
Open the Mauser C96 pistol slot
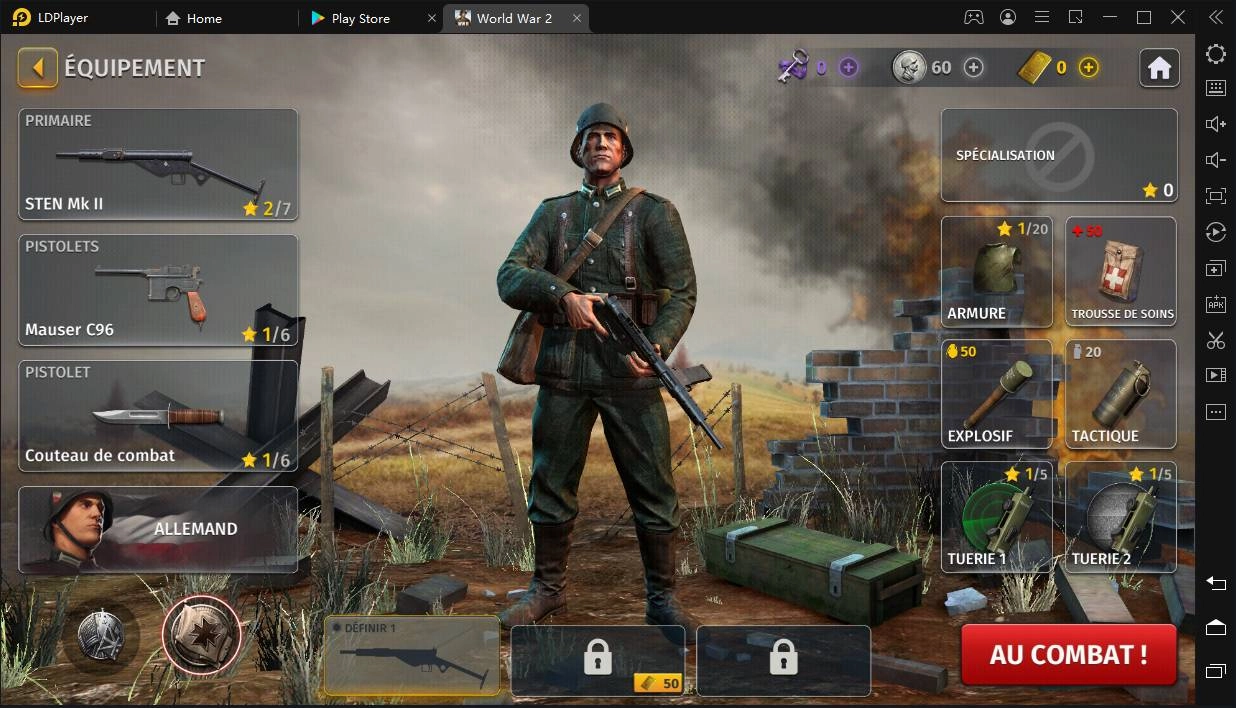tap(158, 290)
